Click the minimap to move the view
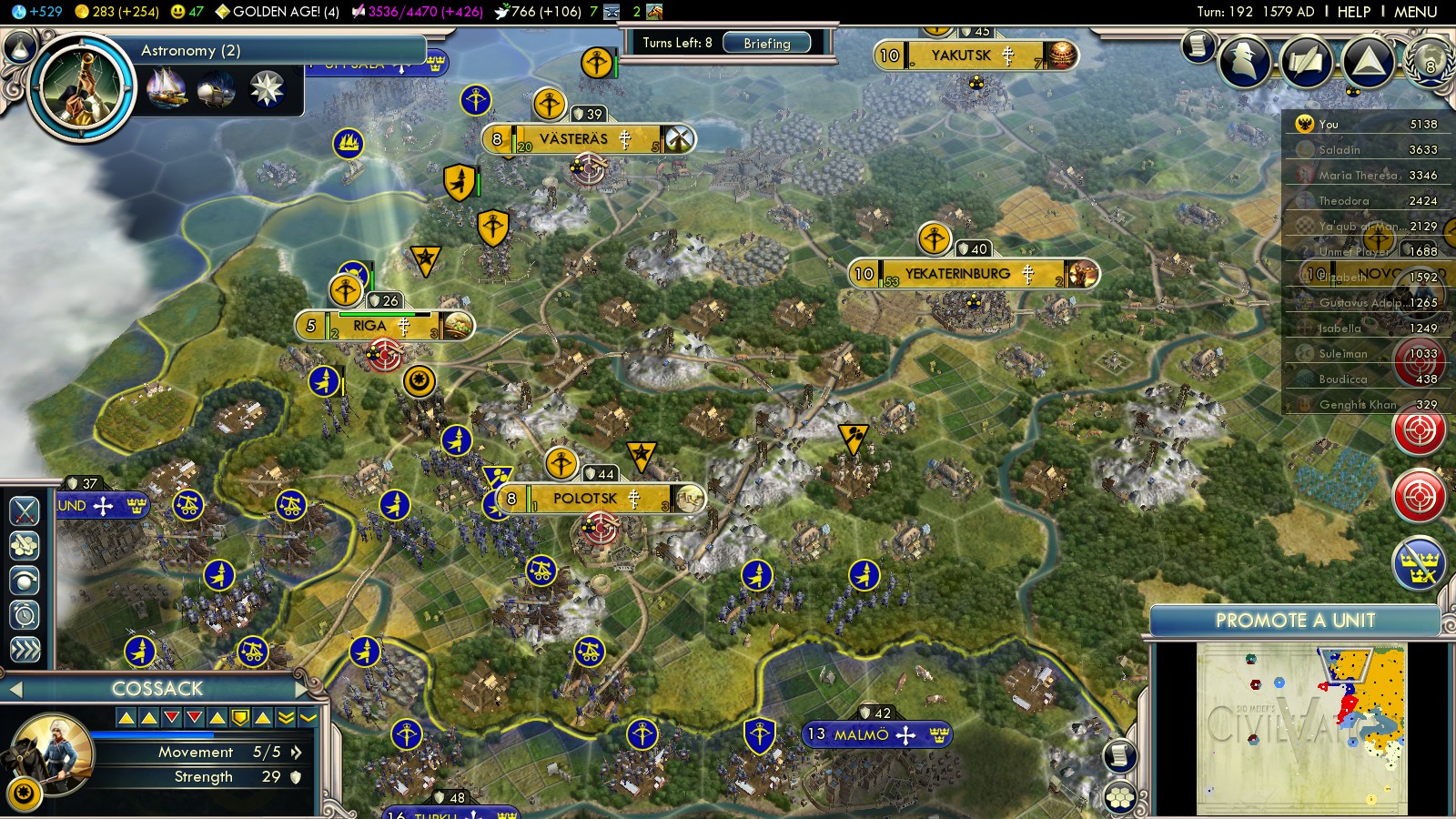The width and height of the screenshot is (1456, 819). point(1301,728)
